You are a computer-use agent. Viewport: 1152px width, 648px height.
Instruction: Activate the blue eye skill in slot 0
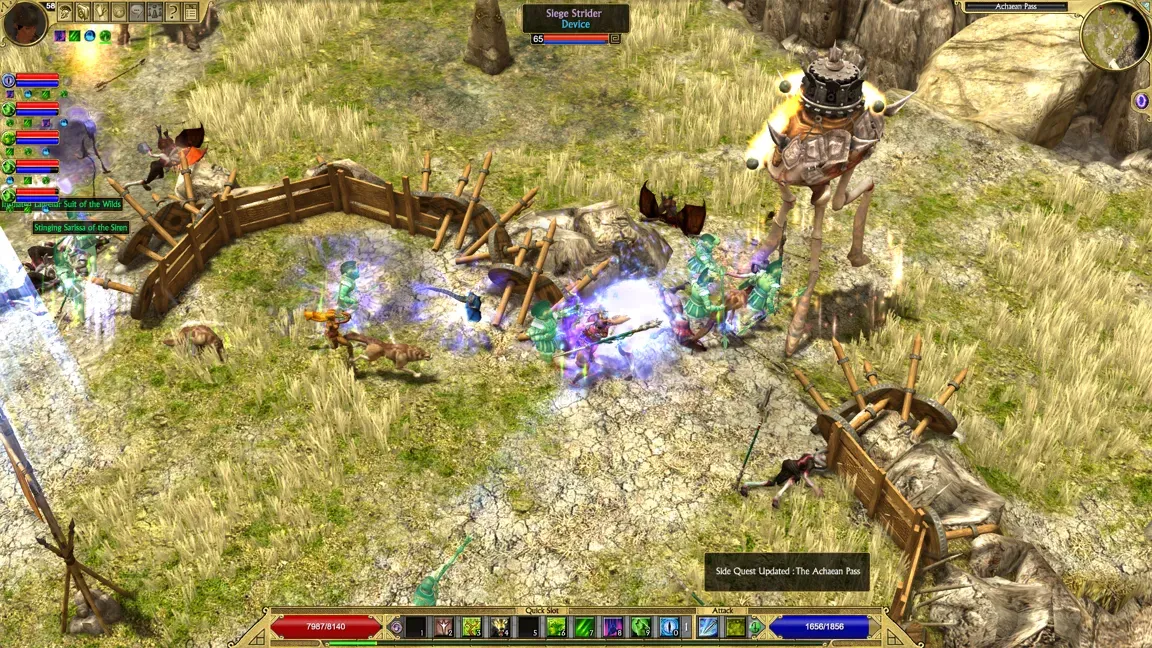pos(669,627)
